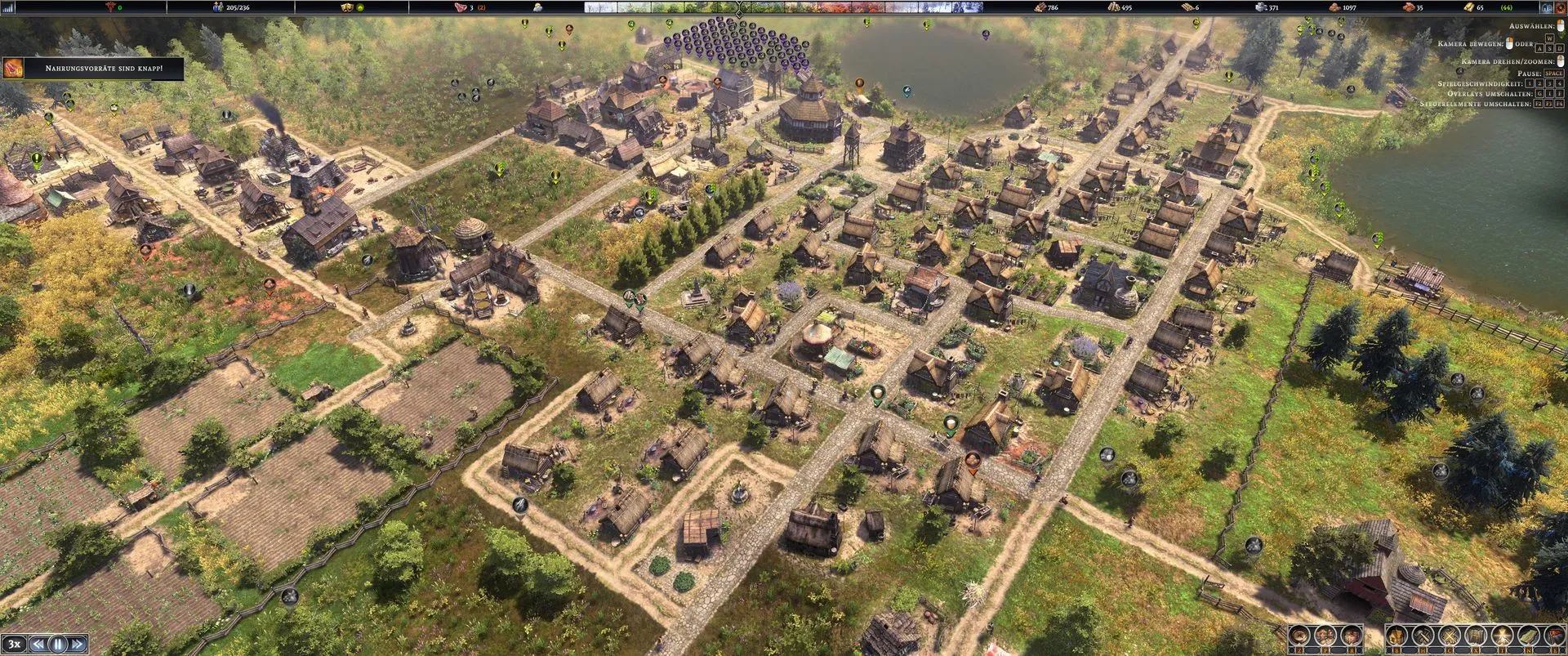Click the seasons timeline bar
The width and height of the screenshot is (1568, 656).
click(x=740, y=7)
